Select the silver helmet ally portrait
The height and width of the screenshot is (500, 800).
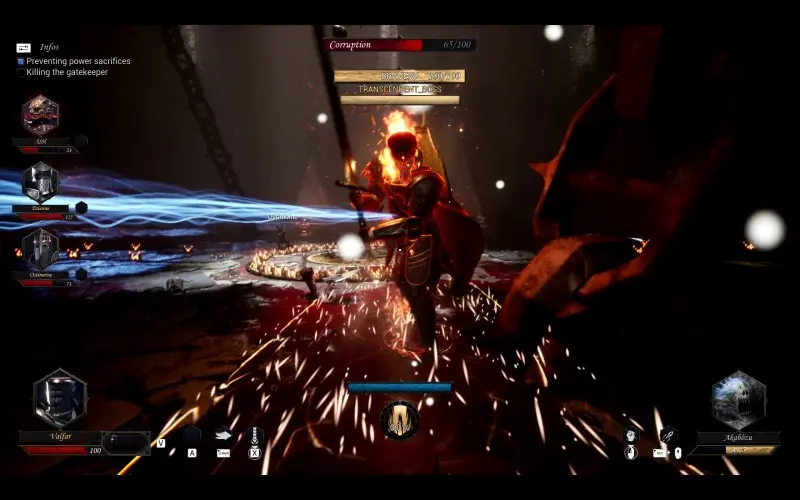point(40,182)
